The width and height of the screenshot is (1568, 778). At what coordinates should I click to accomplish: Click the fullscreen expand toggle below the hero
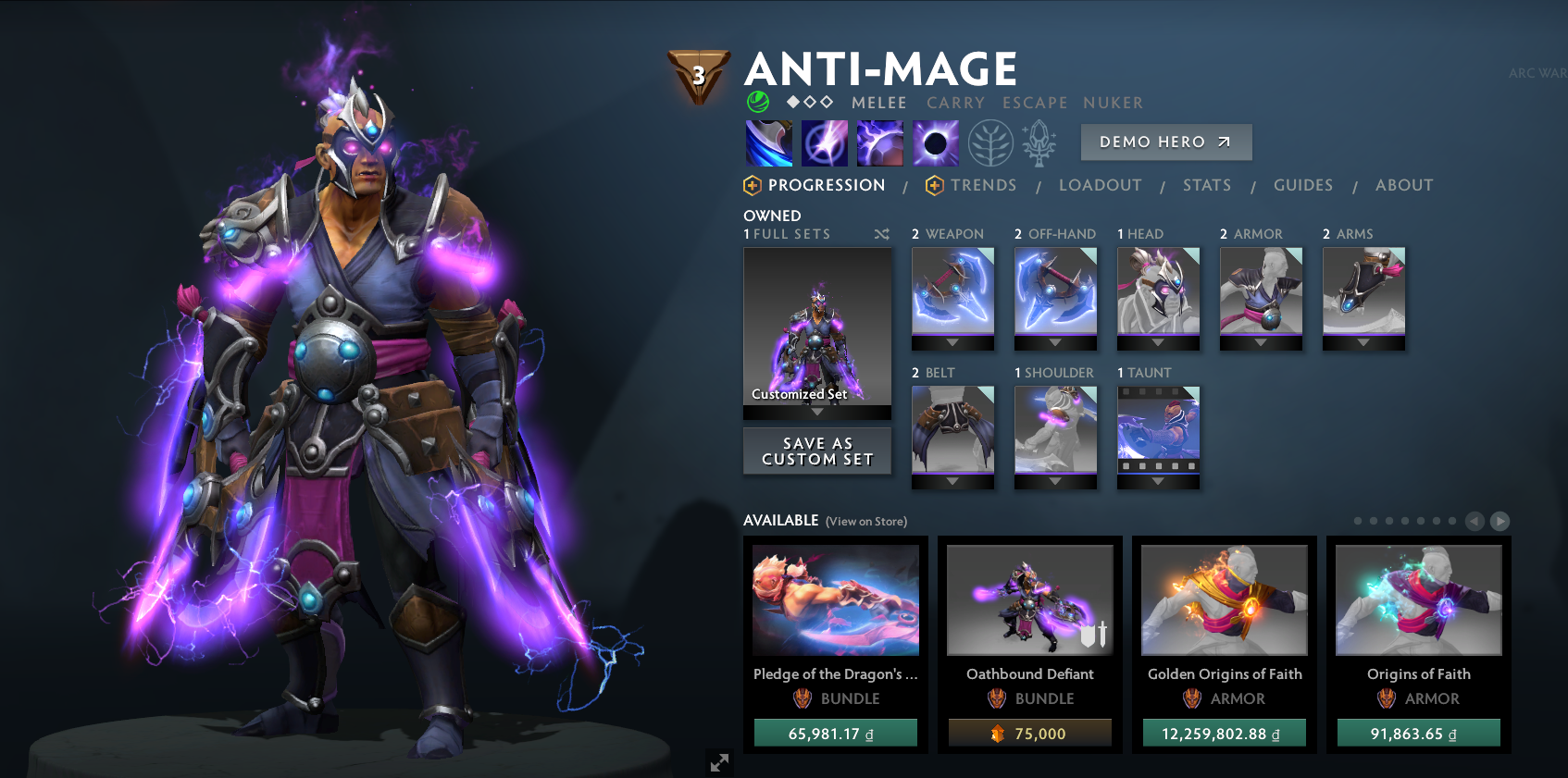719,762
